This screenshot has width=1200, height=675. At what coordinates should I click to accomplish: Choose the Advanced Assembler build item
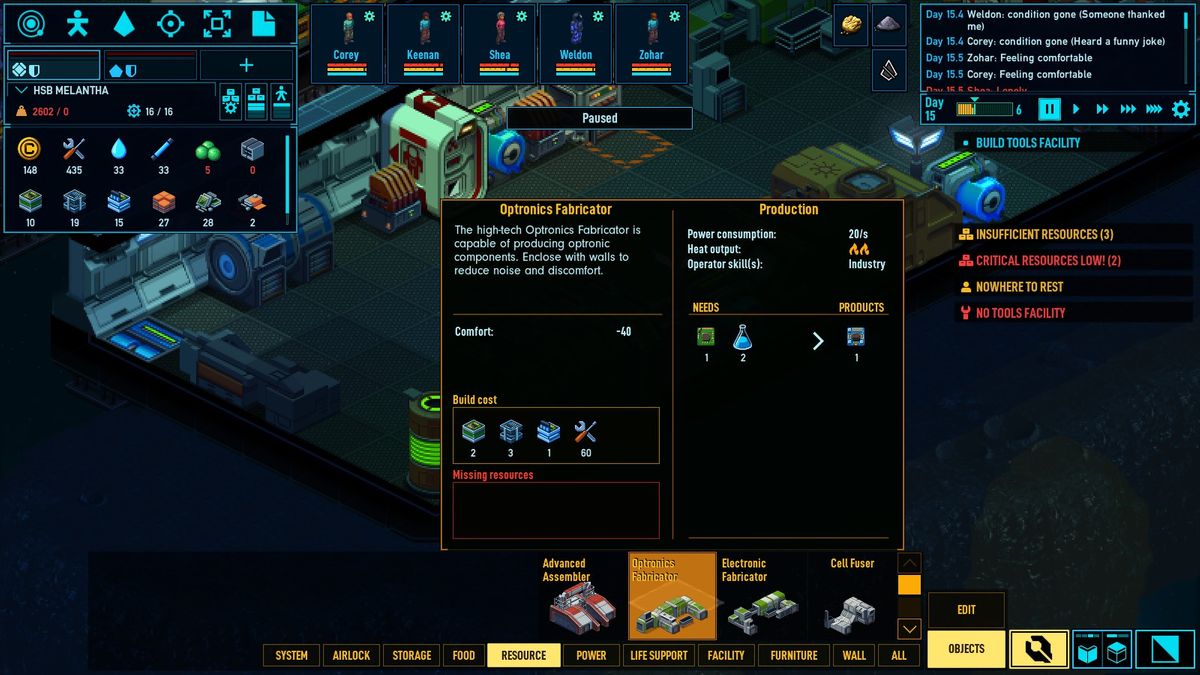pos(582,596)
